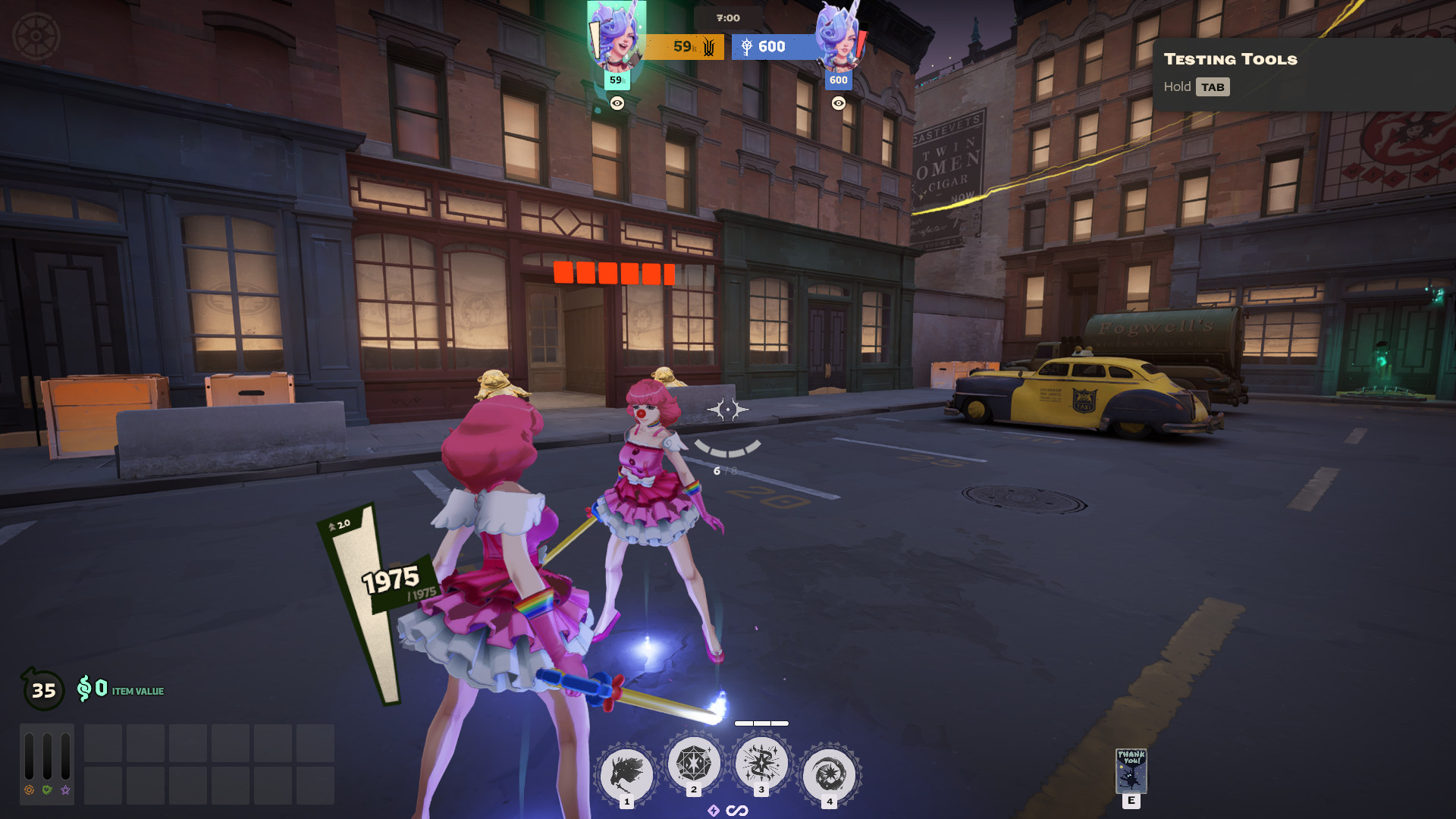The image size is (1456, 819).
Task: Open the faded wheel emblem menu
Action: tap(36, 36)
